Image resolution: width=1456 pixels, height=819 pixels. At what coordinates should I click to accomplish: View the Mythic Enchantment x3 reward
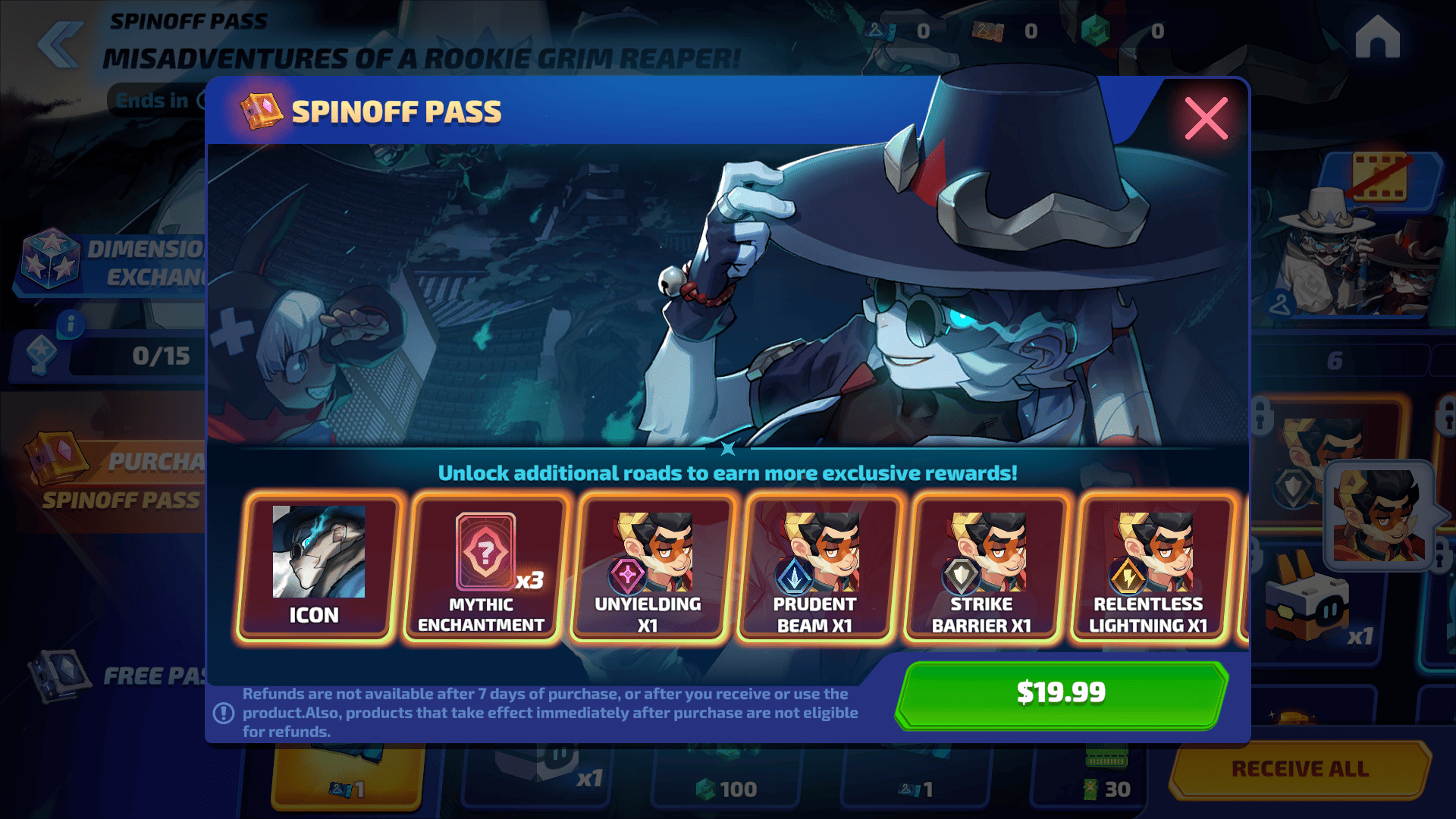482,567
